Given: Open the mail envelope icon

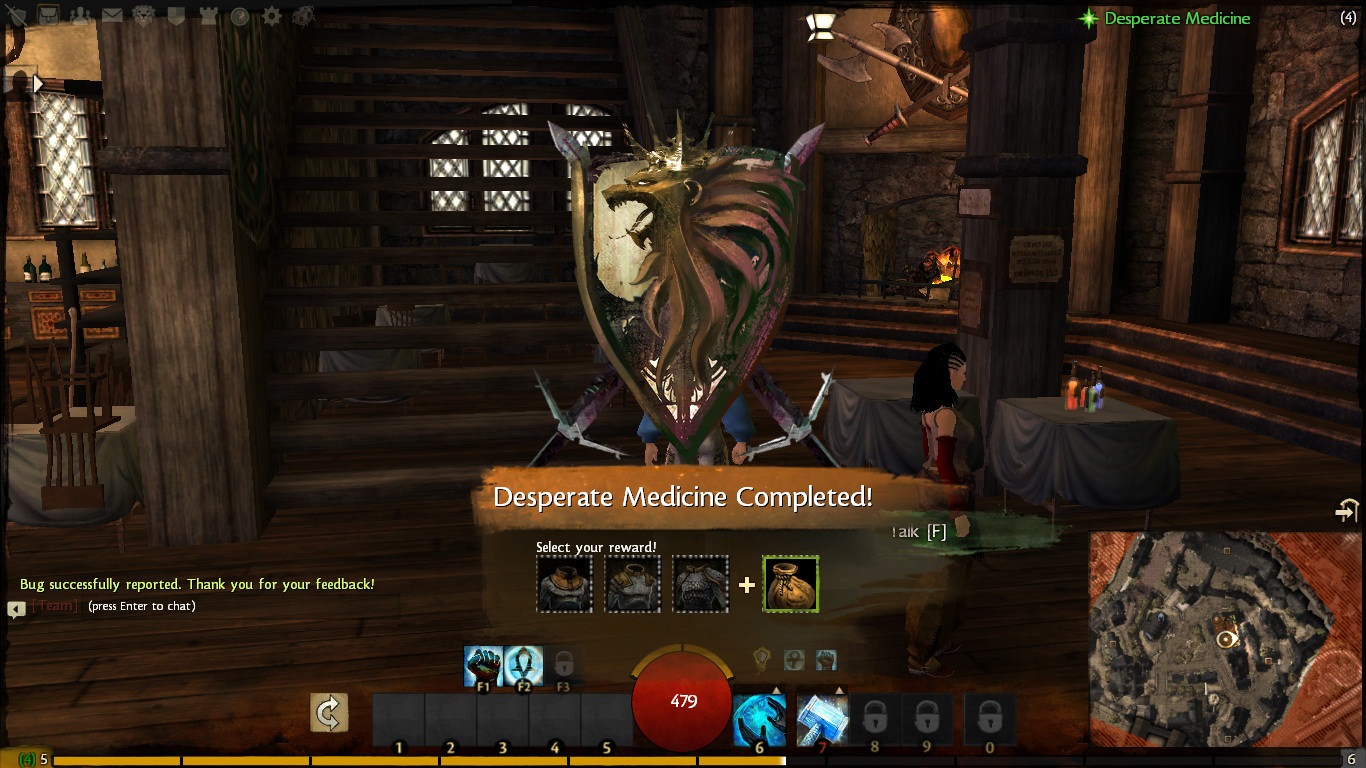Looking at the screenshot, I should tap(112, 16).
